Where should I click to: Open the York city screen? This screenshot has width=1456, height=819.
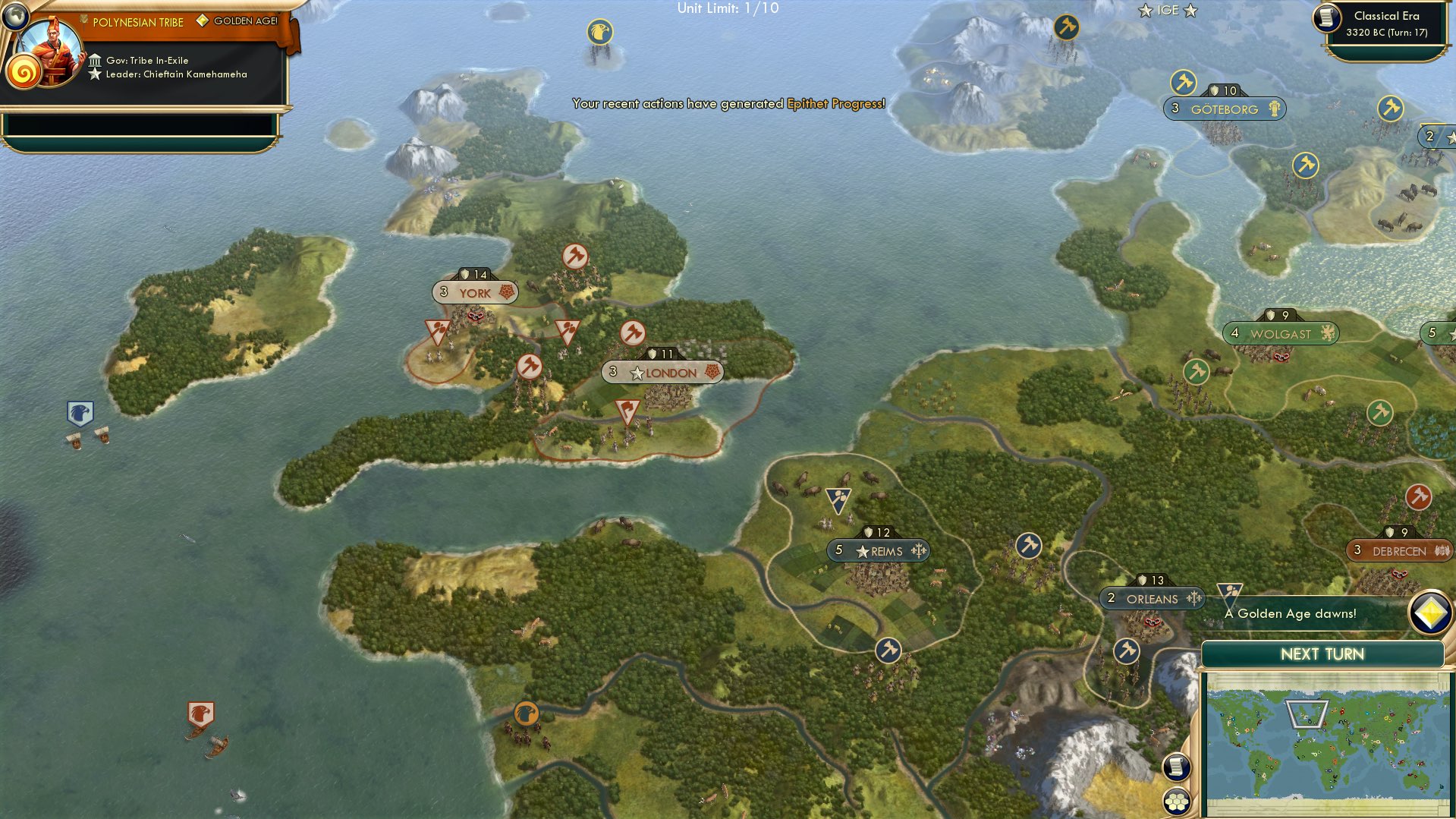pyautogui.click(x=474, y=291)
